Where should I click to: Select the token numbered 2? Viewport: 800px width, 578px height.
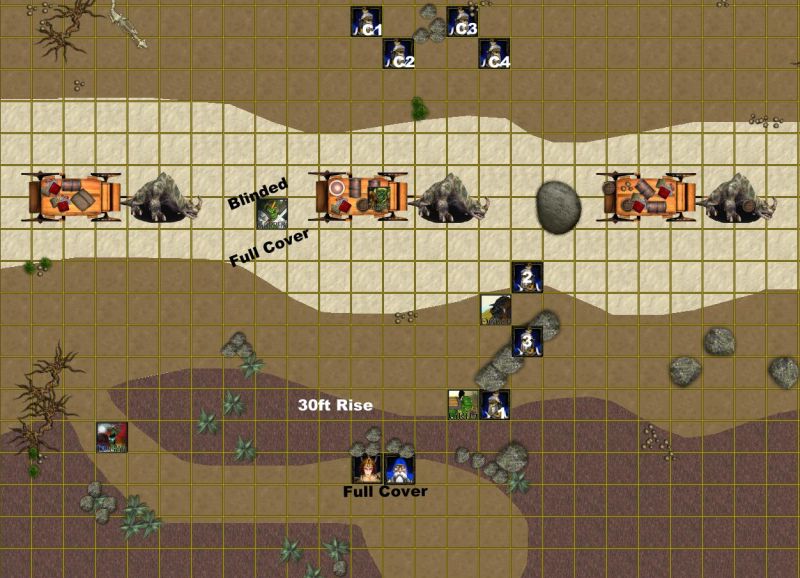527,278
